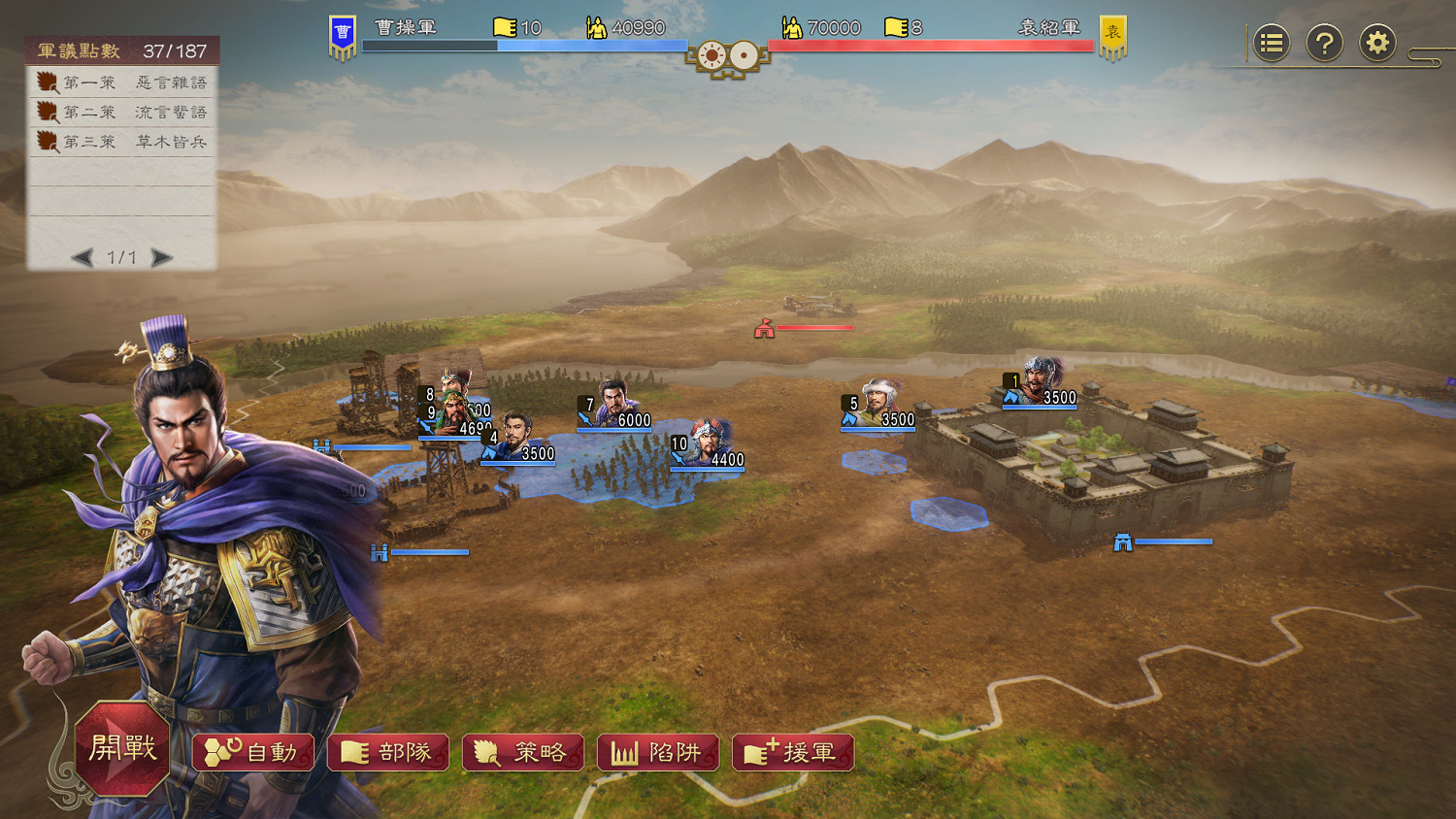
Task: Select second stratagem 流言蜚語
Action: [121, 113]
